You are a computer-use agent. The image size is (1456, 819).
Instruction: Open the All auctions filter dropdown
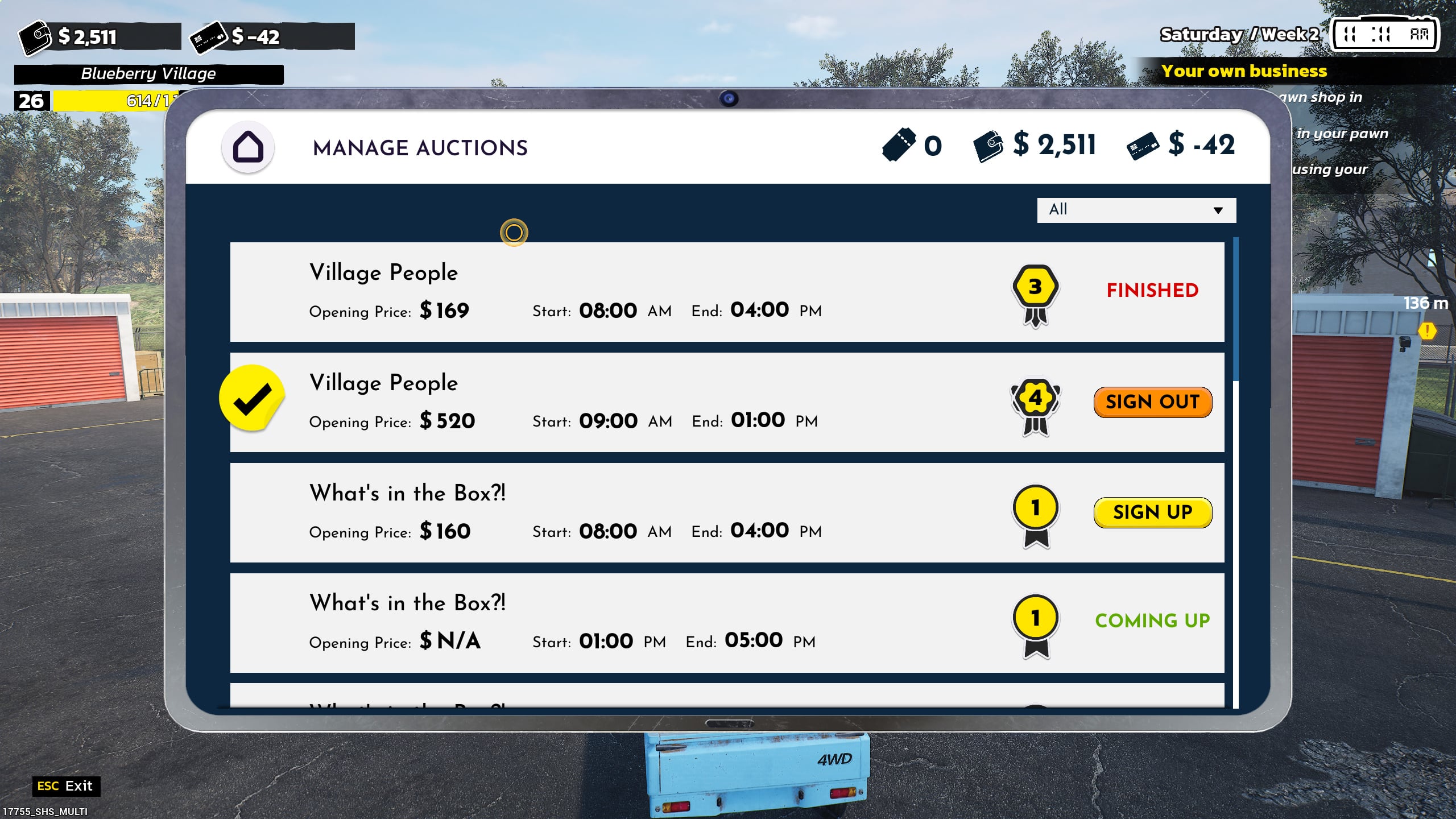tap(1136, 210)
